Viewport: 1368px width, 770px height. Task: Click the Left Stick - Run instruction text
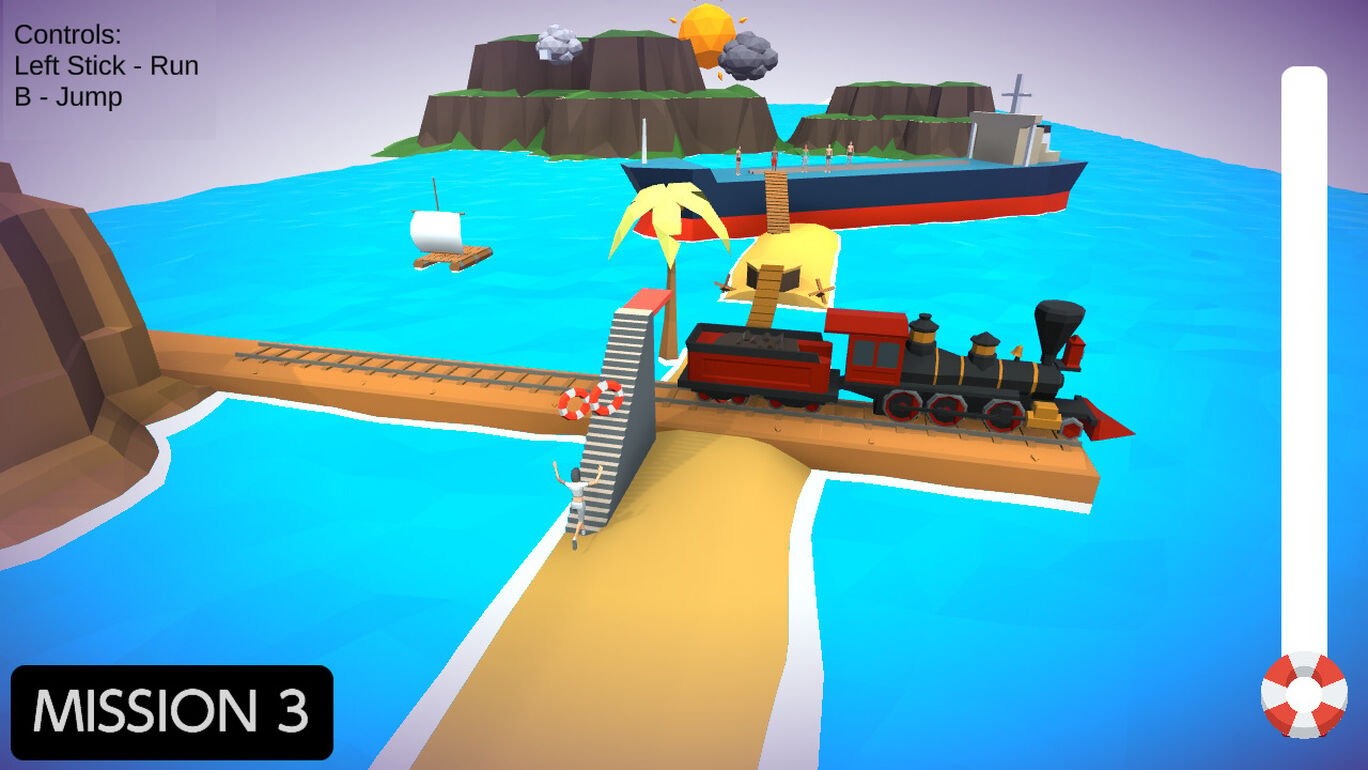point(105,65)
